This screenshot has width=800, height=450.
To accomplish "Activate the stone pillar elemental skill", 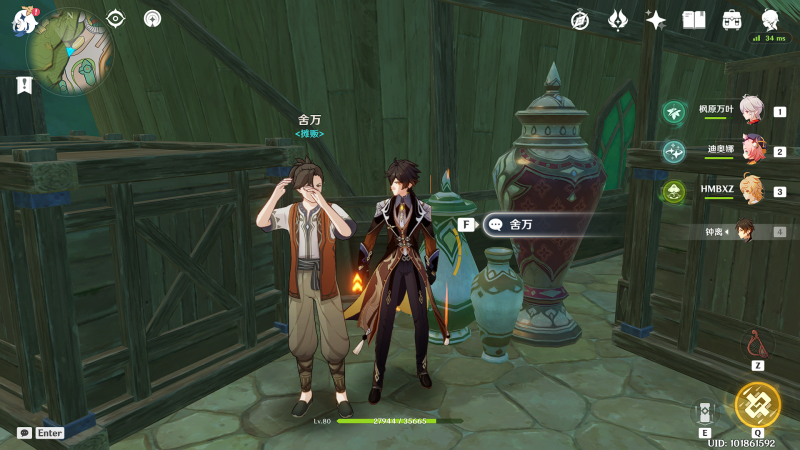I will tap(705, 411).
